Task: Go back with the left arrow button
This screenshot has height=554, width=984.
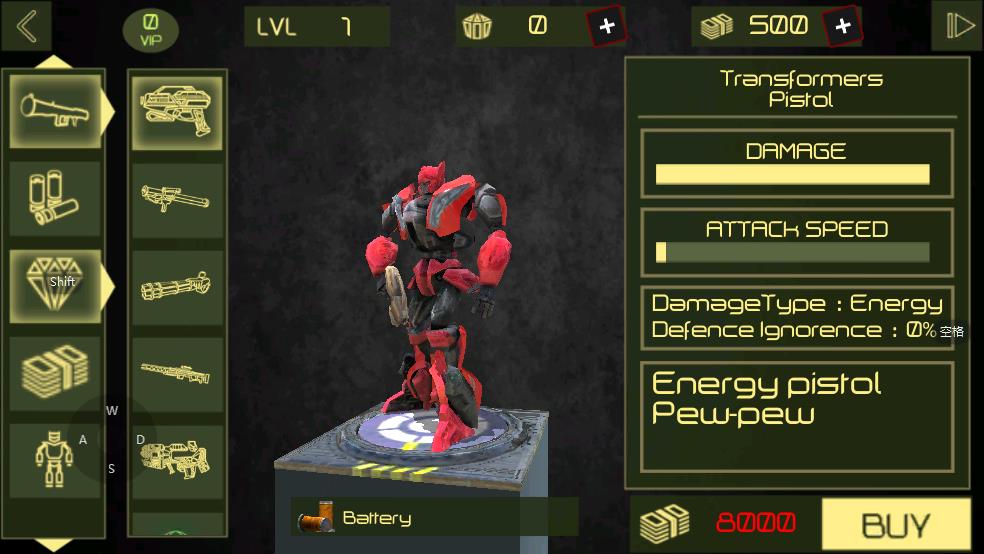Action: tap(27, 27)
